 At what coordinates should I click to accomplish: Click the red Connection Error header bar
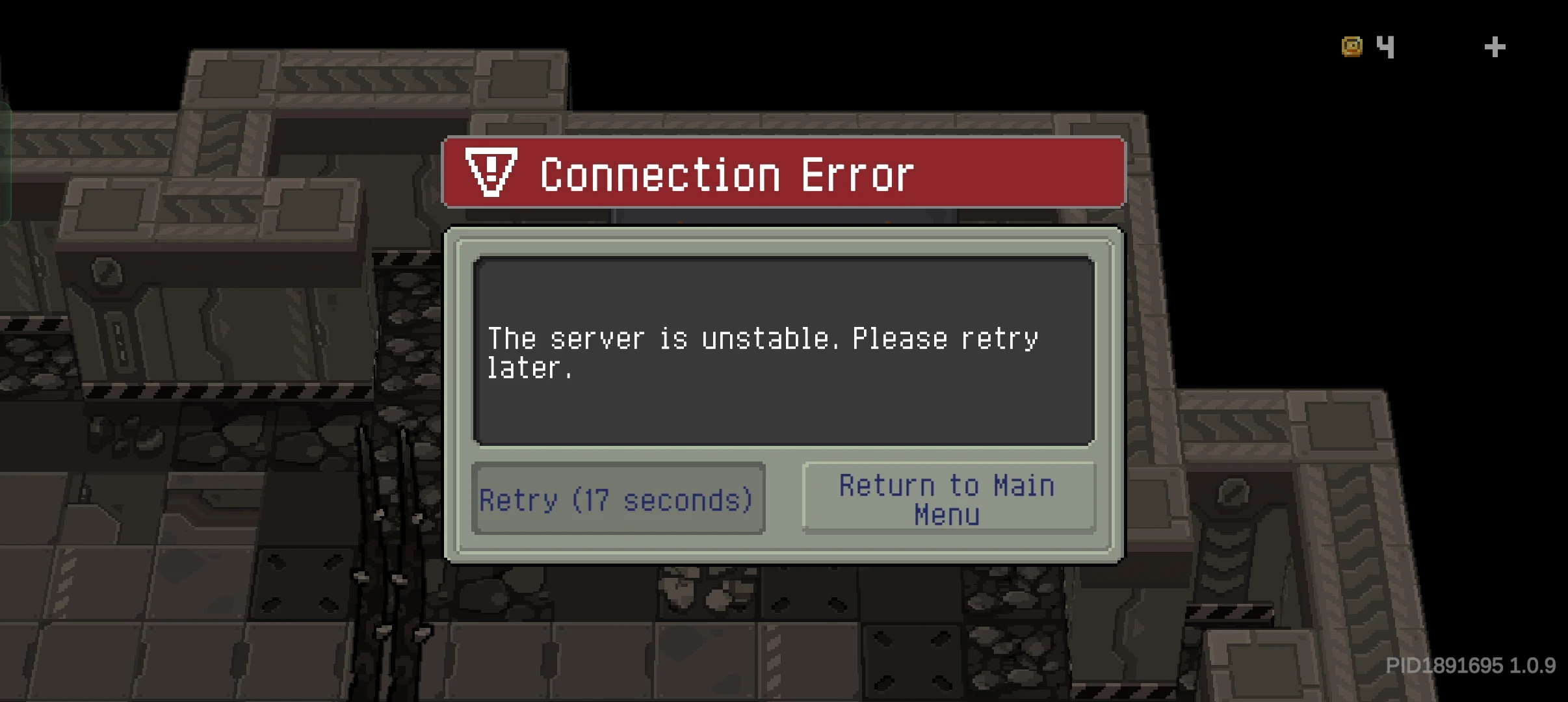point(783,174)
